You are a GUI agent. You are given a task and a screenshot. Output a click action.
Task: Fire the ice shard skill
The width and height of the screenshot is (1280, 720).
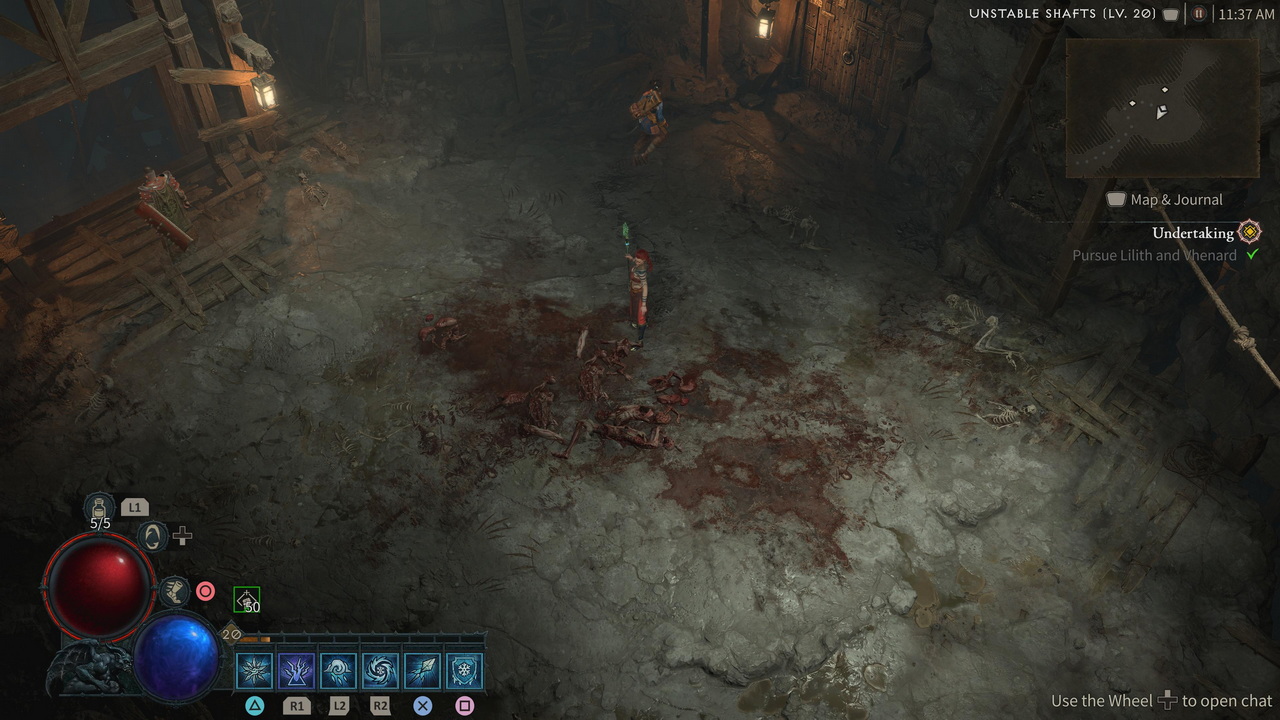[x=422, y=671]
